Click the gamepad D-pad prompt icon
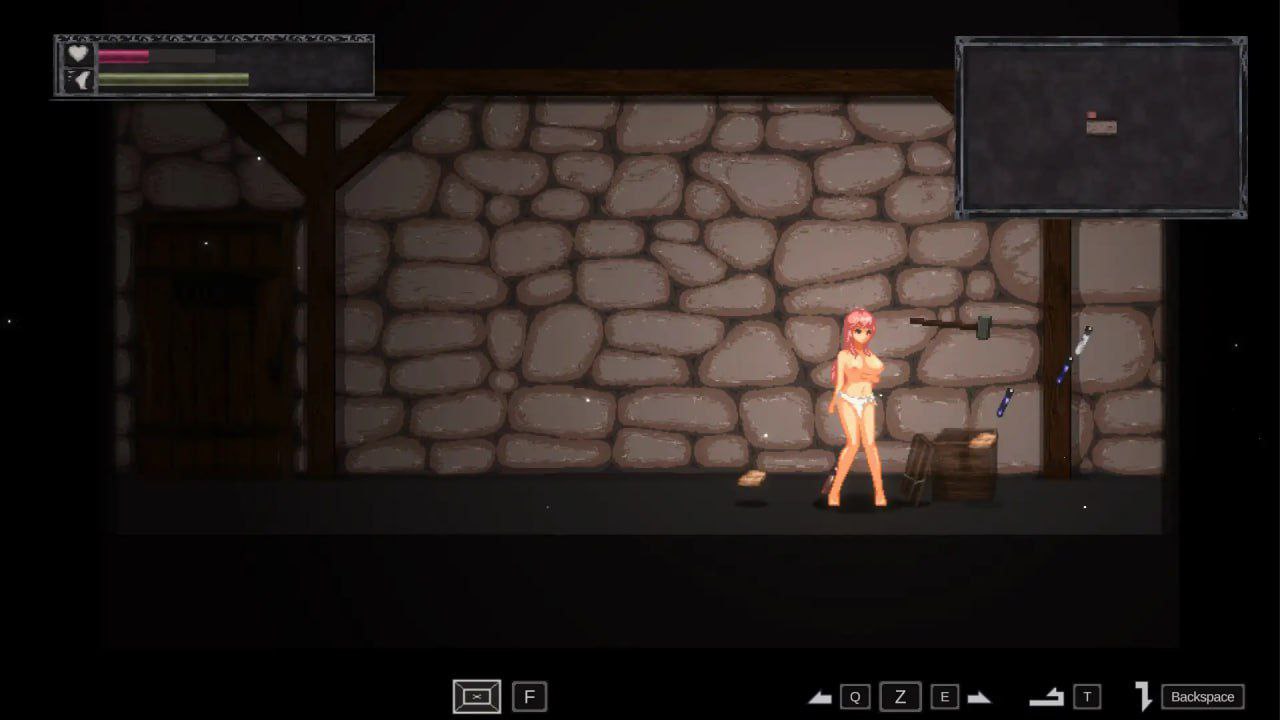The height and width of the screenshot is (720, 1280). point(477,696)
